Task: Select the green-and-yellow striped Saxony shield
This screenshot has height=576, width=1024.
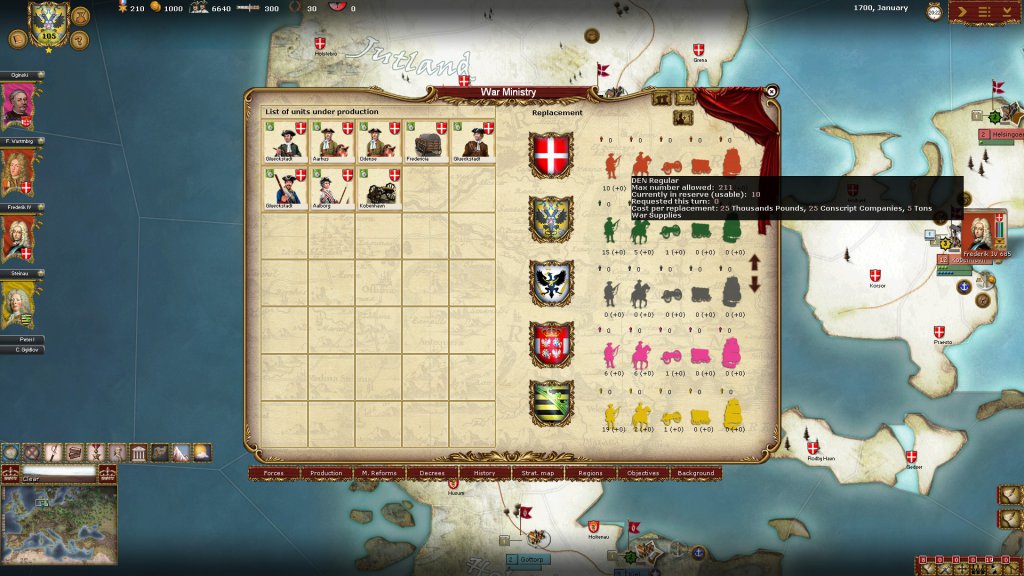Action: [551, 404]
